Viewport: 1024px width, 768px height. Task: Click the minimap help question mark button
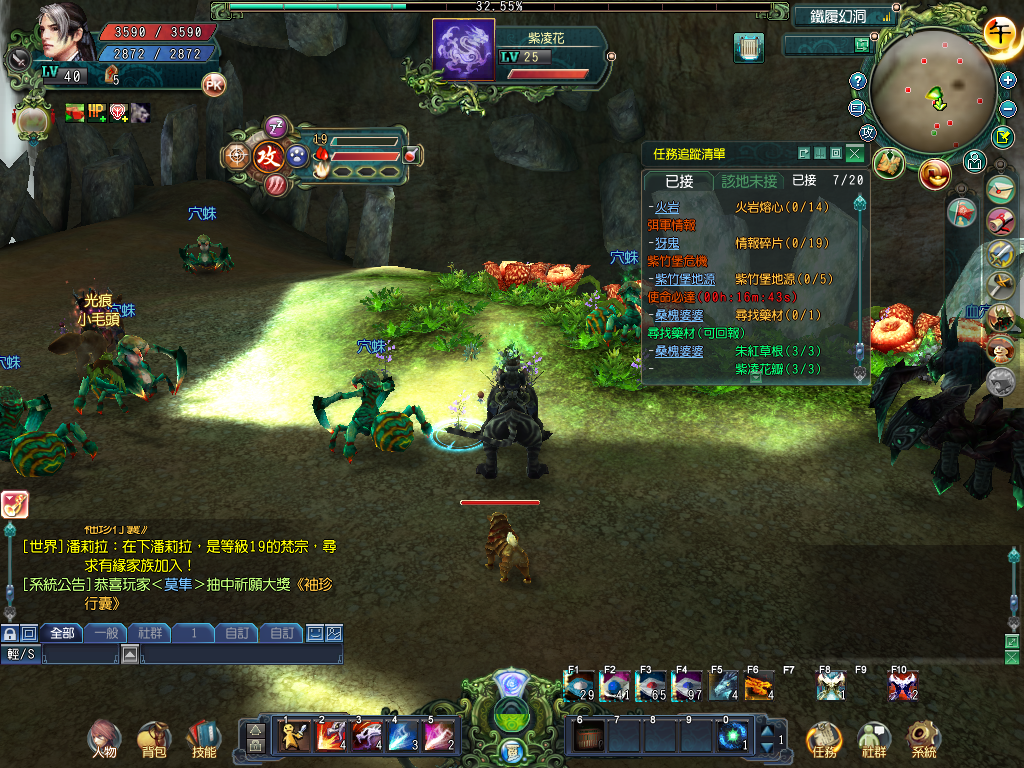point(857,81)
